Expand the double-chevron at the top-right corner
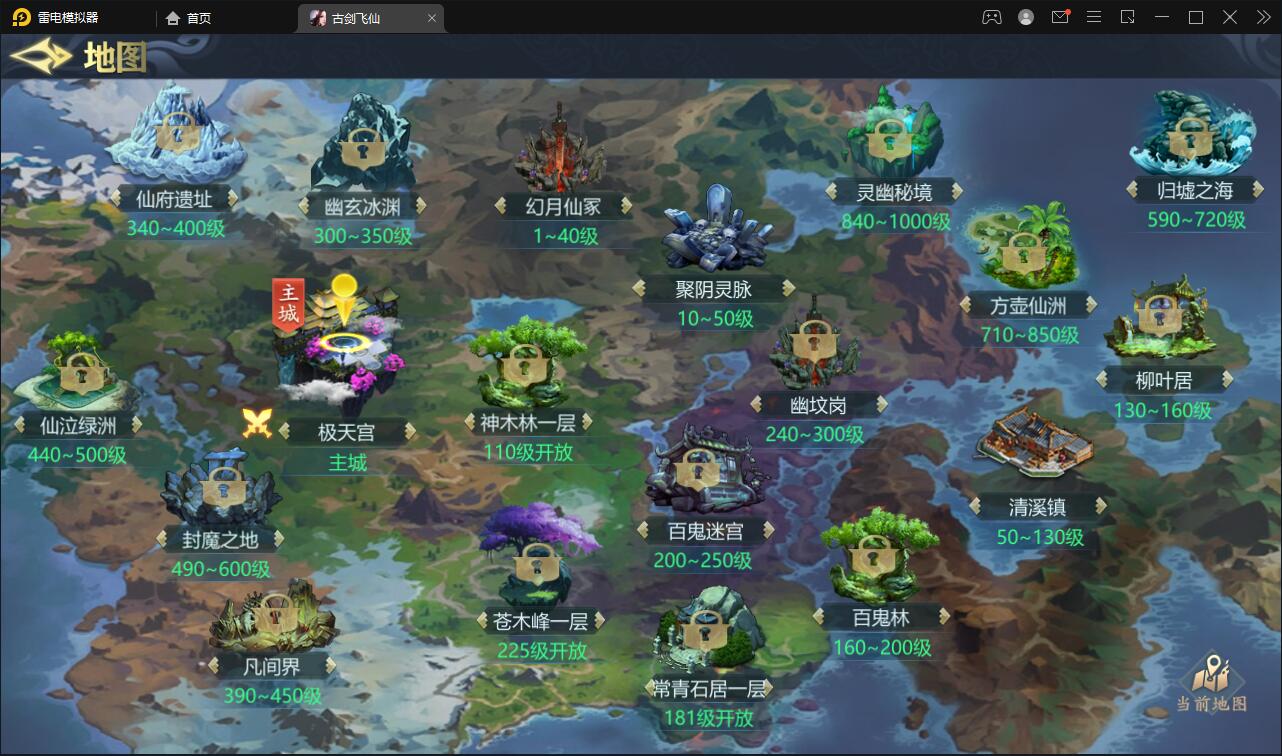1282x756 pixels. [1262, 17]
